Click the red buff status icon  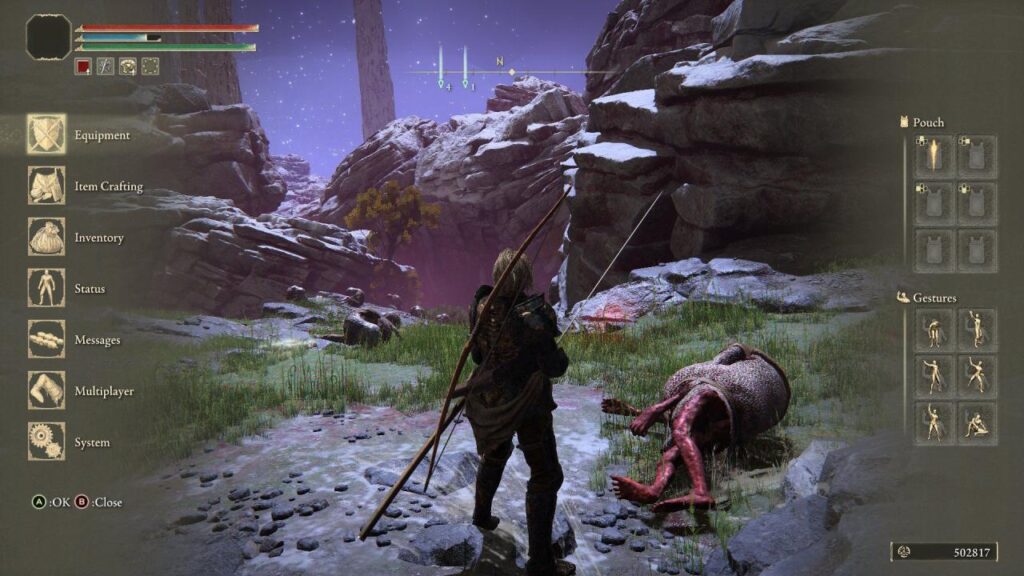click(83, 67)
